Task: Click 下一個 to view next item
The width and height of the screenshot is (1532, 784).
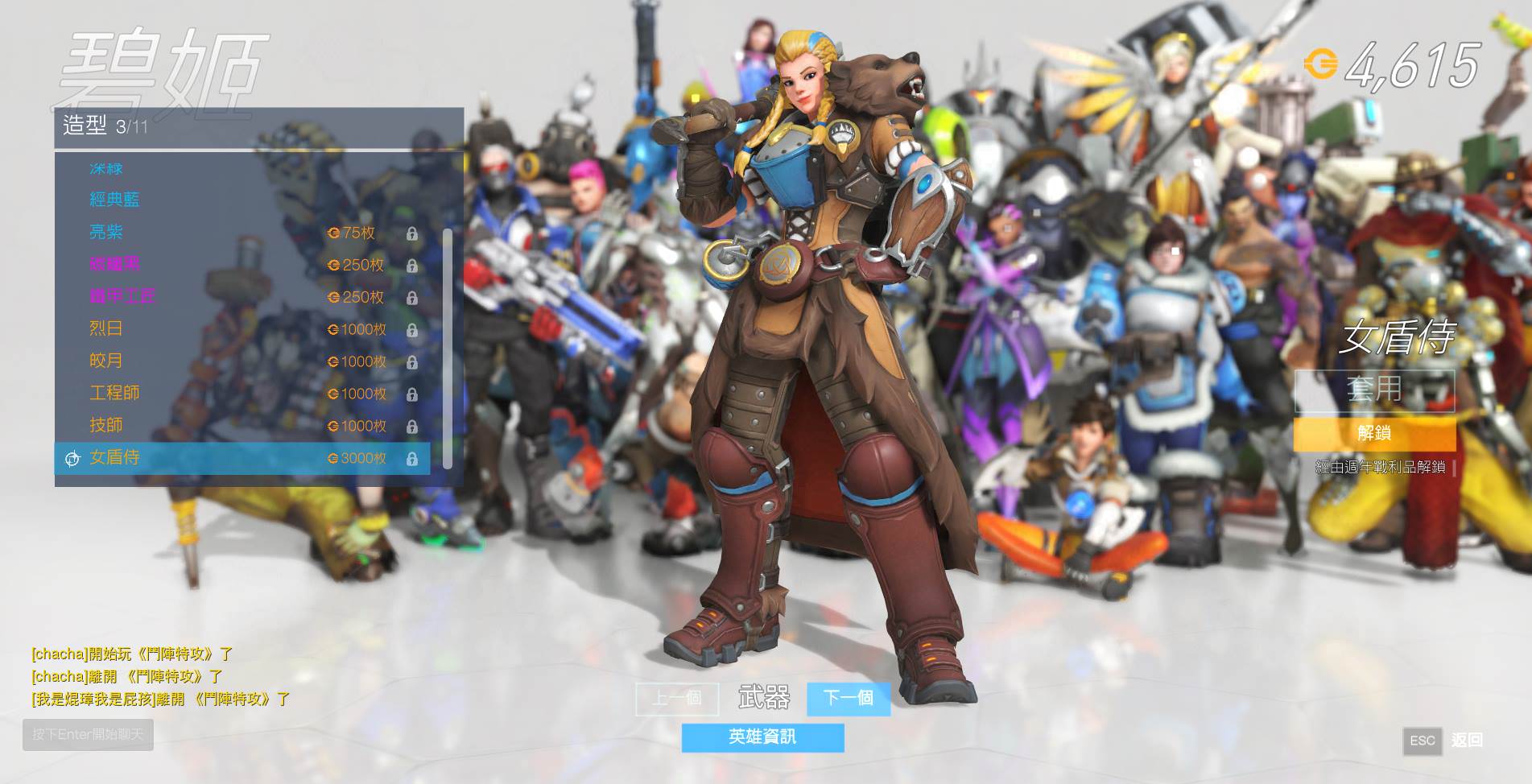Action: (x=848, y=700)
